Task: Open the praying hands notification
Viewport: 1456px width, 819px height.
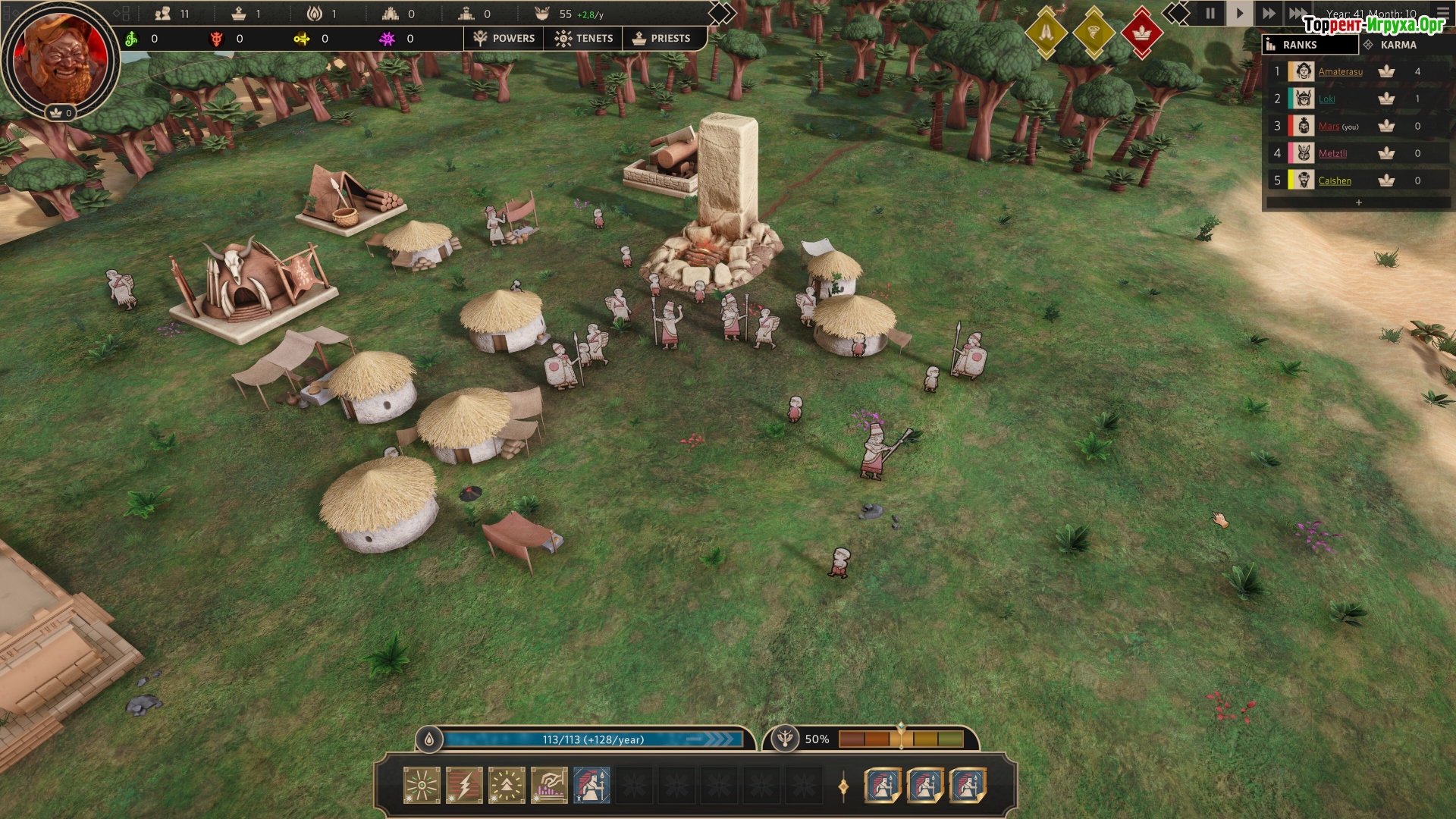Action: pyautogui.click(x=1046, y=33)
